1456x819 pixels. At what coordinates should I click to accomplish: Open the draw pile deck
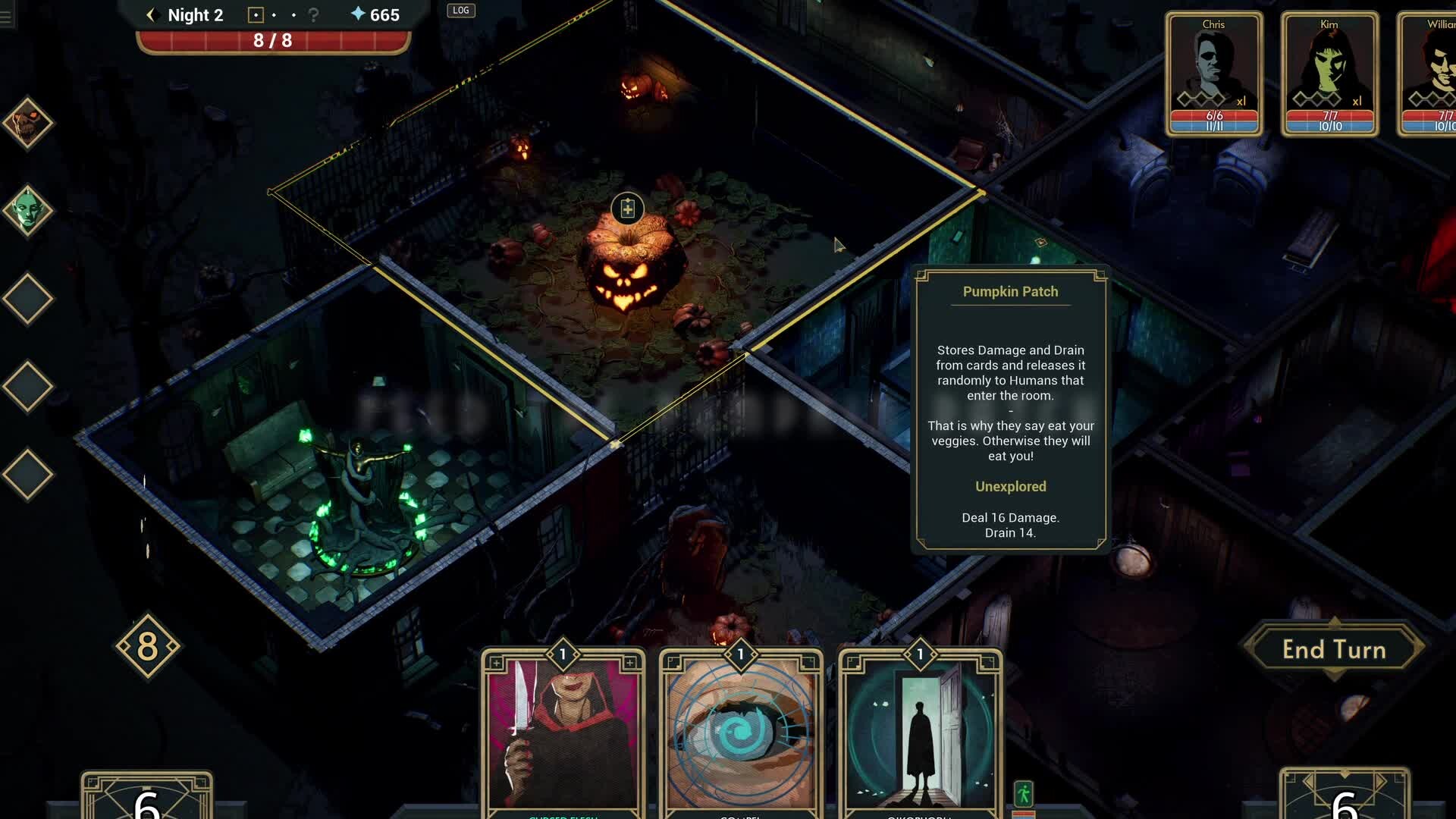coord(146,798)
